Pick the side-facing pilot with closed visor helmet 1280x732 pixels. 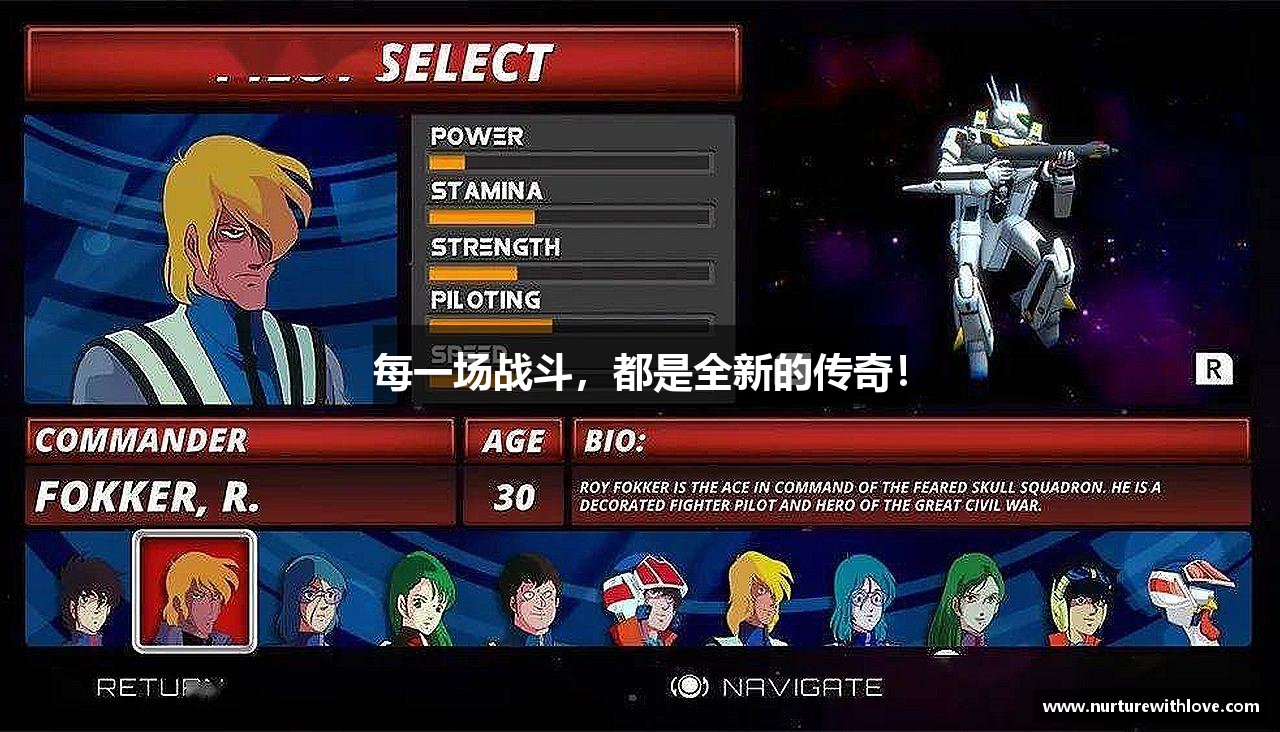[1190, 597]
